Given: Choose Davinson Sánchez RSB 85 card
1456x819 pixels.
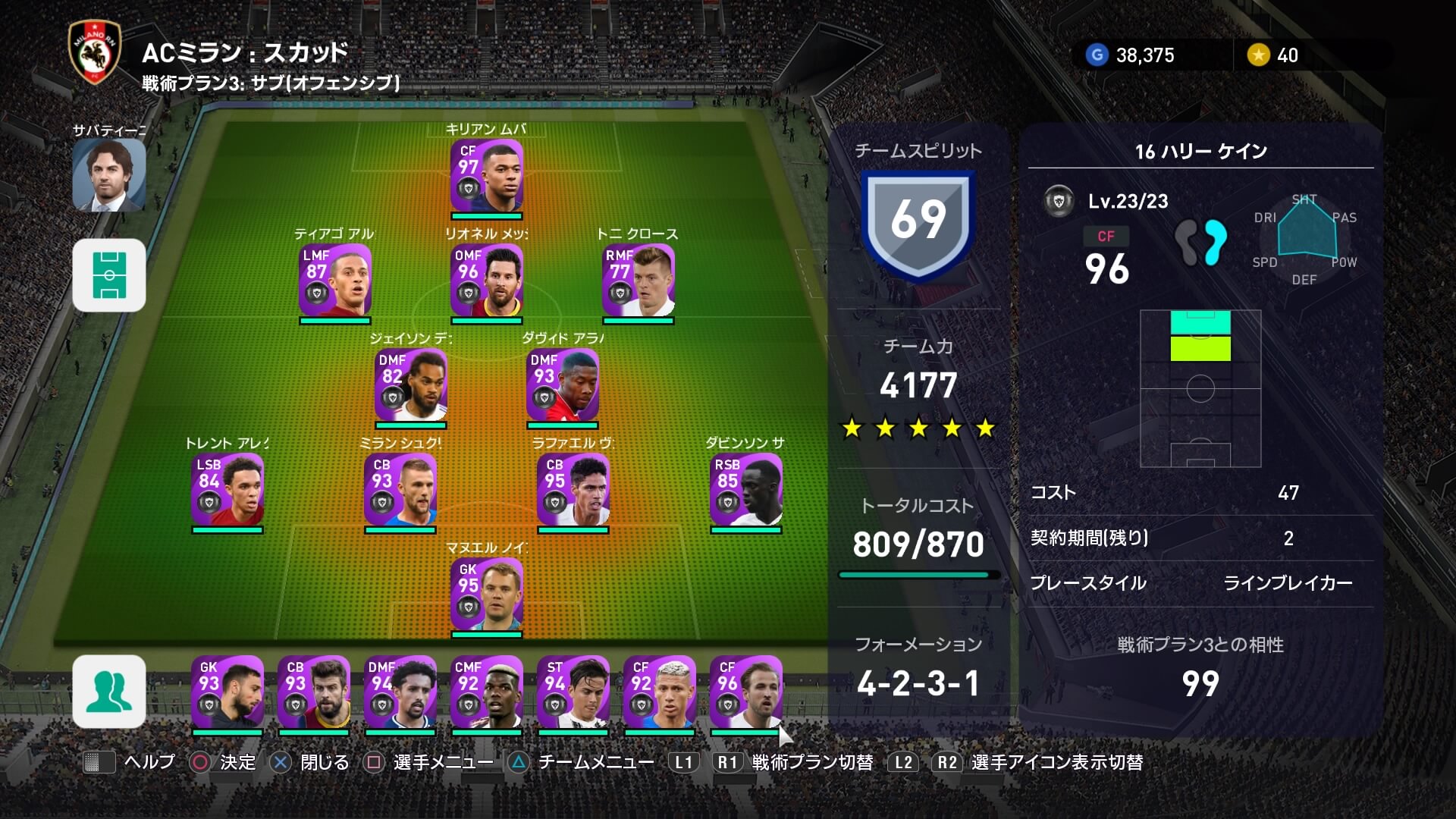Looking at the screenshot, I should (x=746, y=489).
